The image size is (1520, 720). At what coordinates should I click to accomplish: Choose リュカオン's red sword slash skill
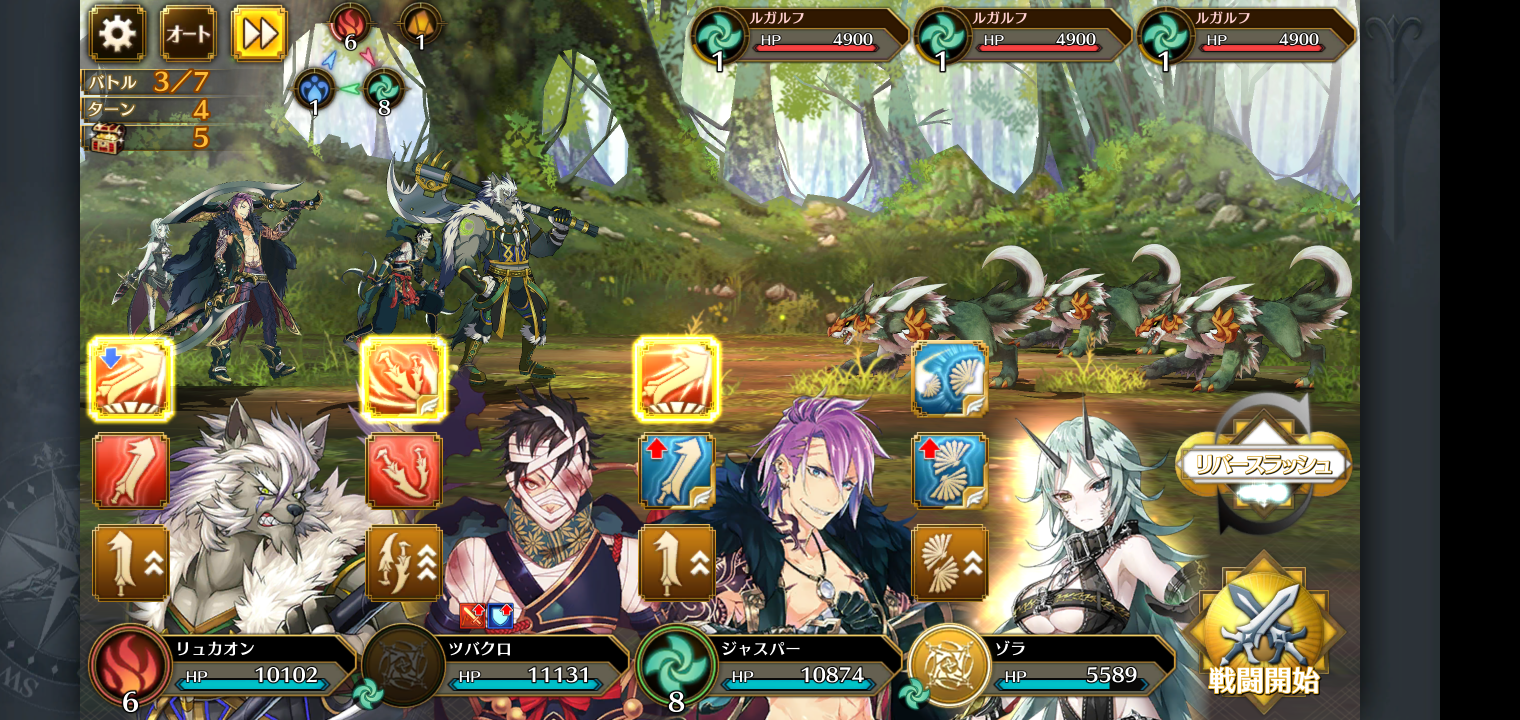[131, 471]
